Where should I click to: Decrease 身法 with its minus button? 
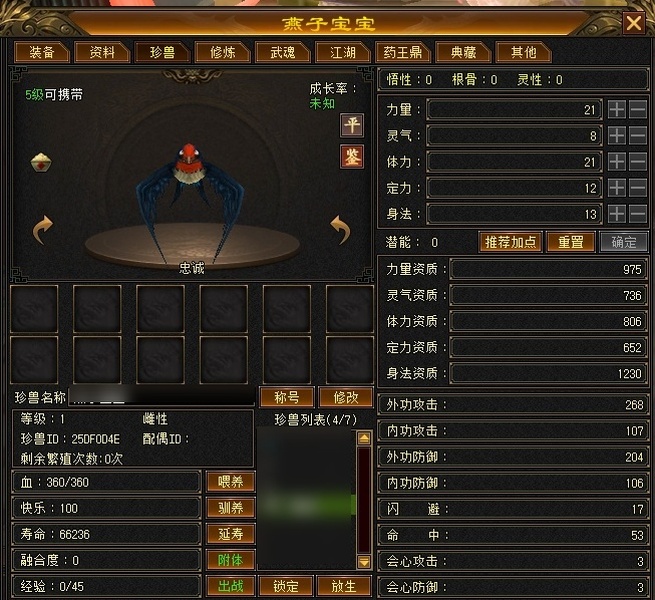(x=637, y=213)
